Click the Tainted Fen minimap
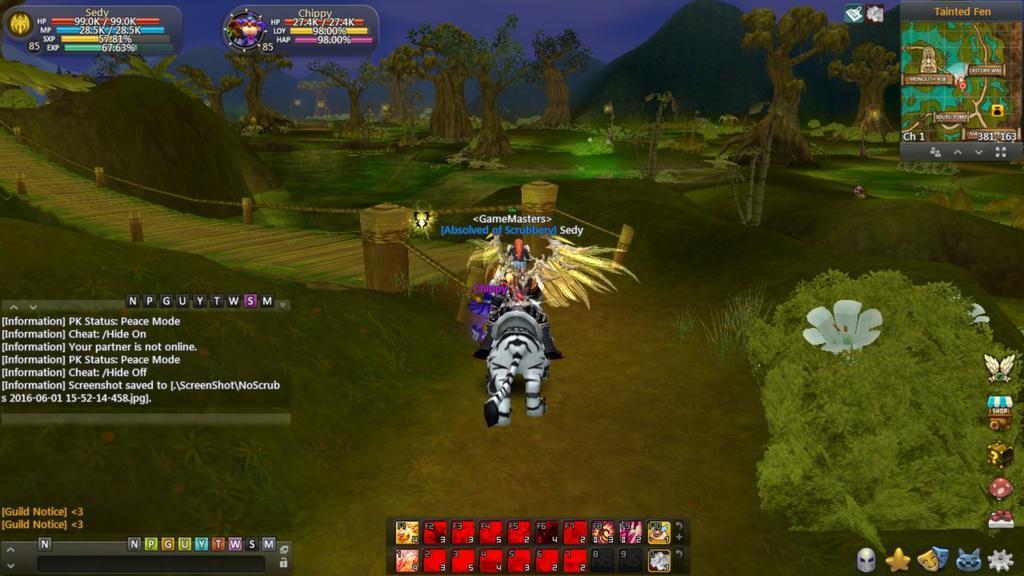 (x=960, y=78)
